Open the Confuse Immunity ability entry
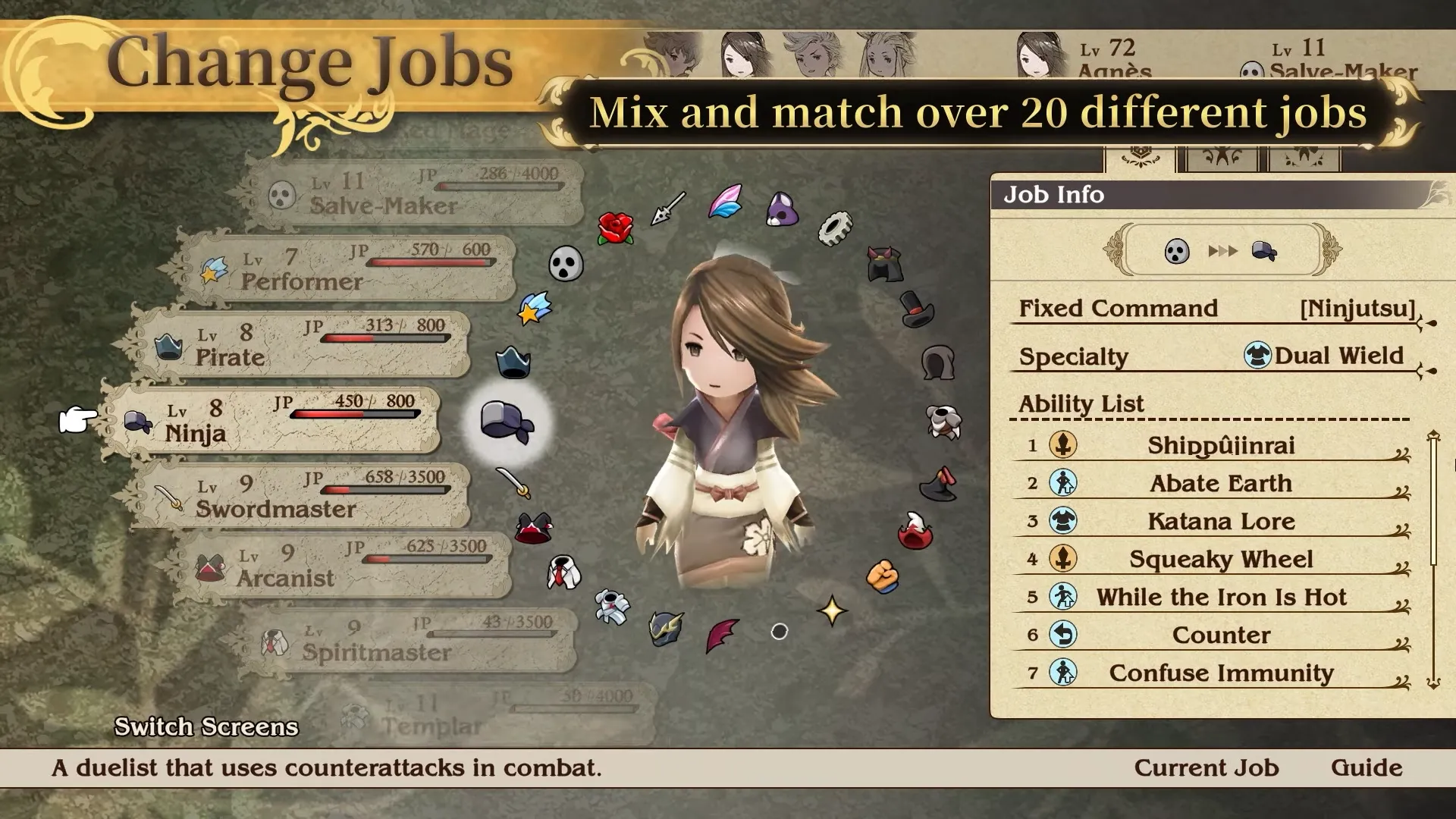Image resolution: width=1456 pixels, height=819 pixels. coord(1219,673)
